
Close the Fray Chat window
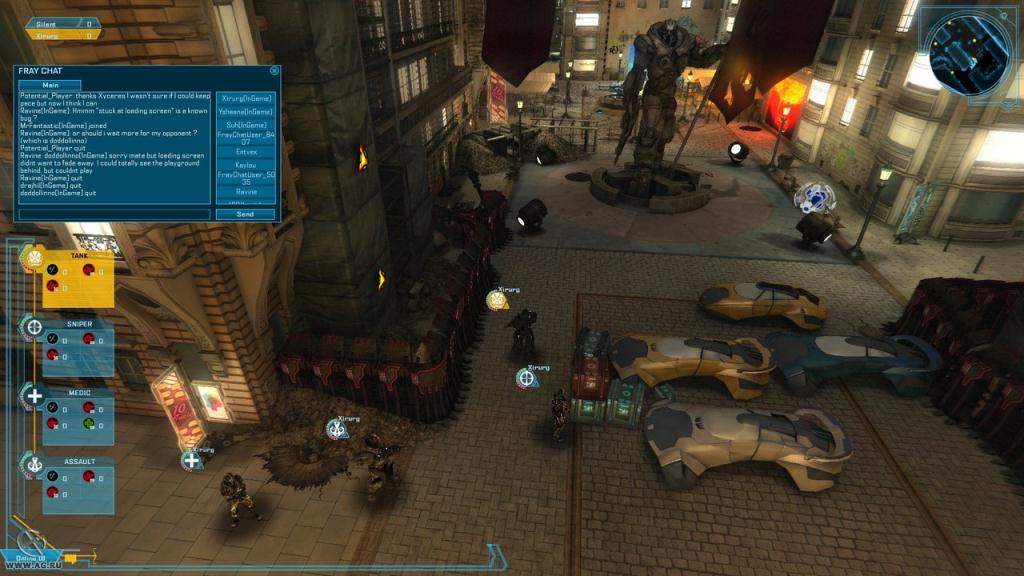point(274,71)
